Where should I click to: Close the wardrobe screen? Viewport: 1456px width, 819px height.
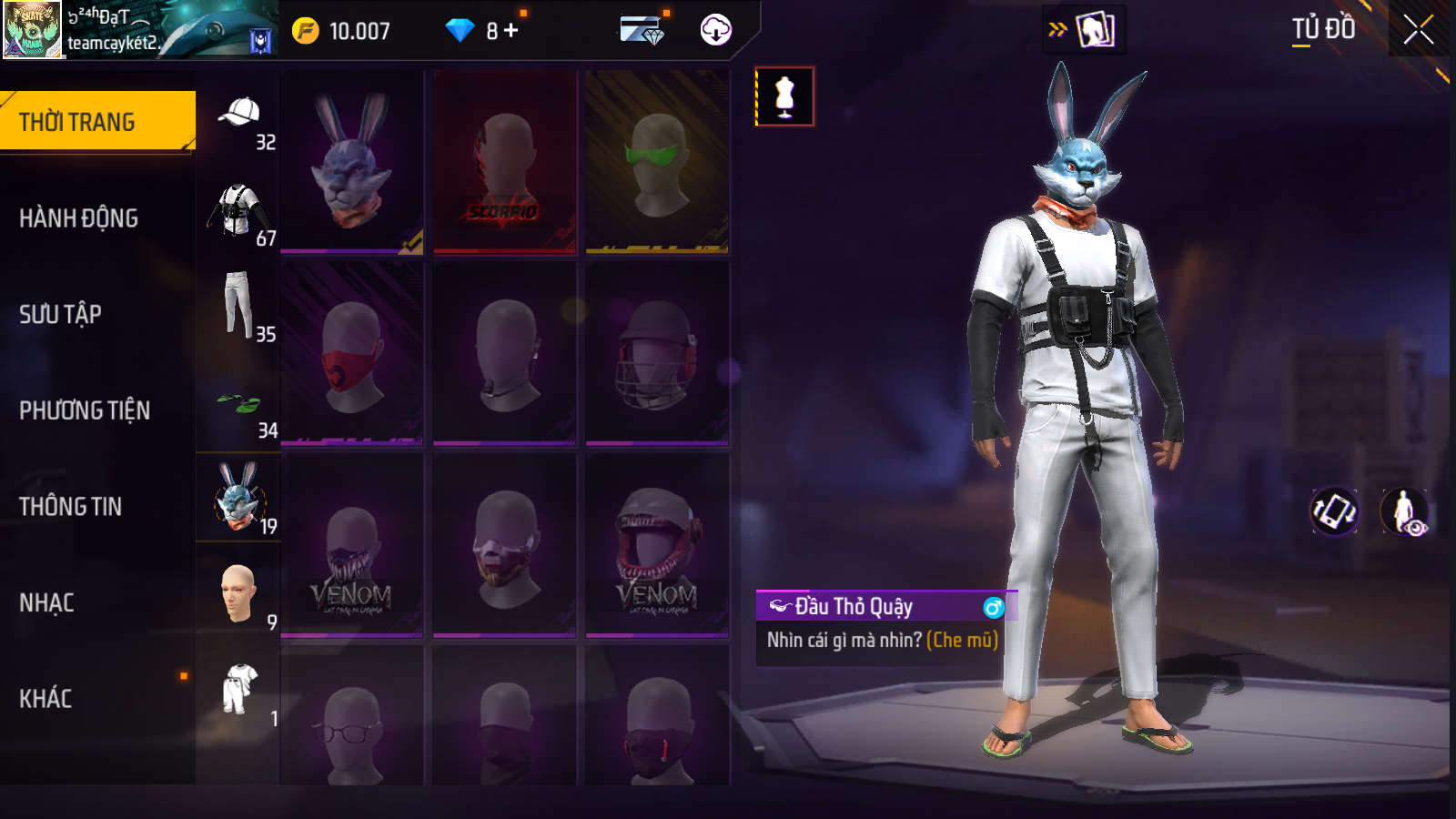click(1418, 30)
